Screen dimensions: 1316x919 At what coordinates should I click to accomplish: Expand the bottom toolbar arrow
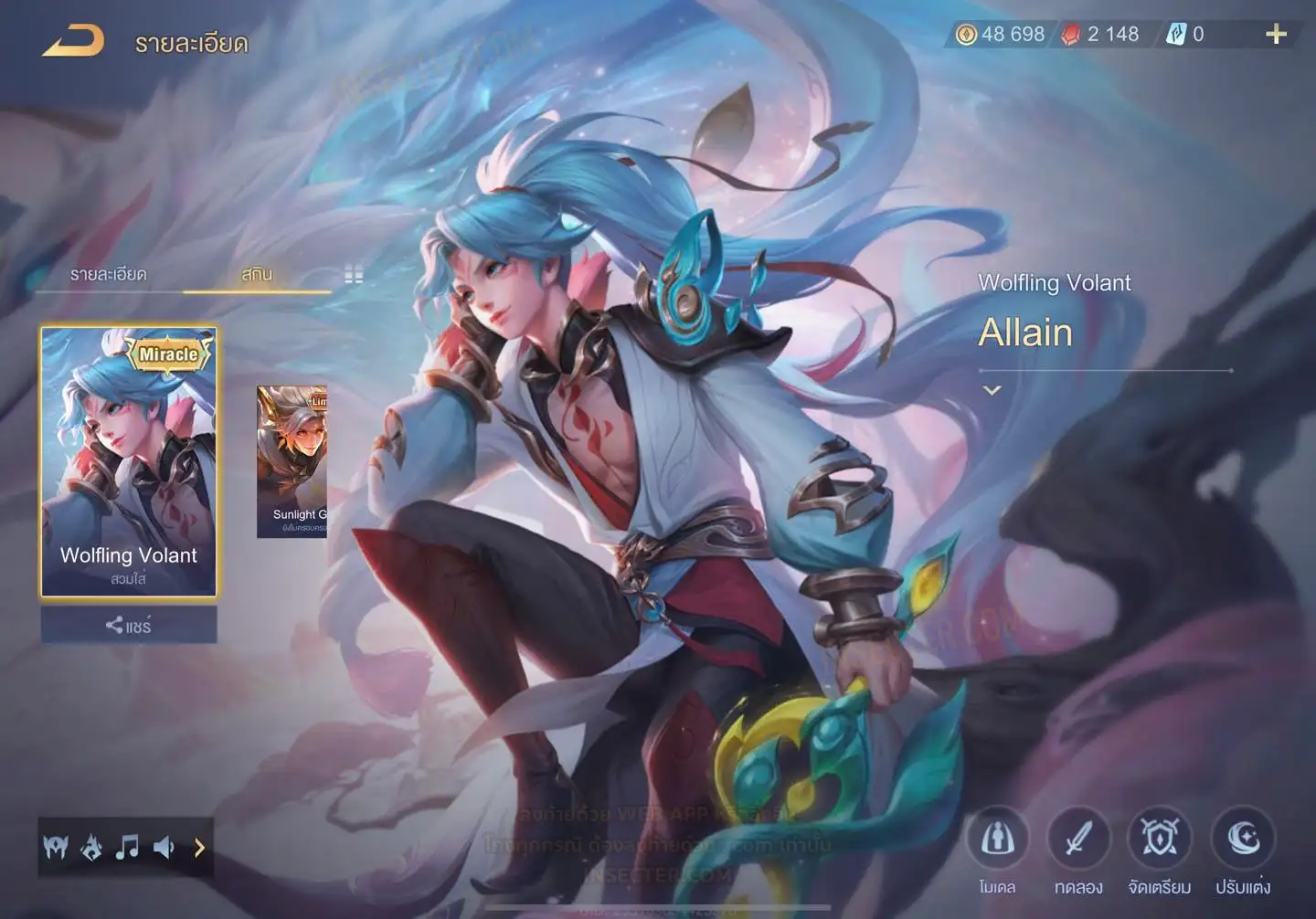tap(199, 848)
